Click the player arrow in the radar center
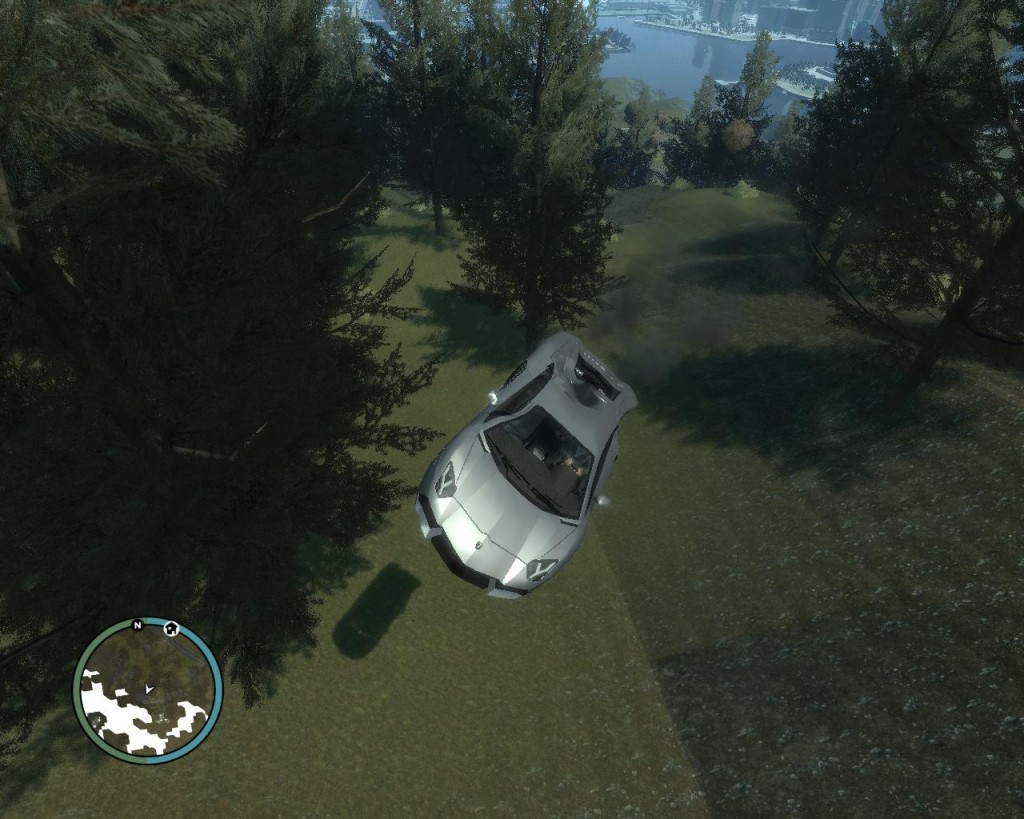This screenshot has width=1024, height=819. (148, 689)
